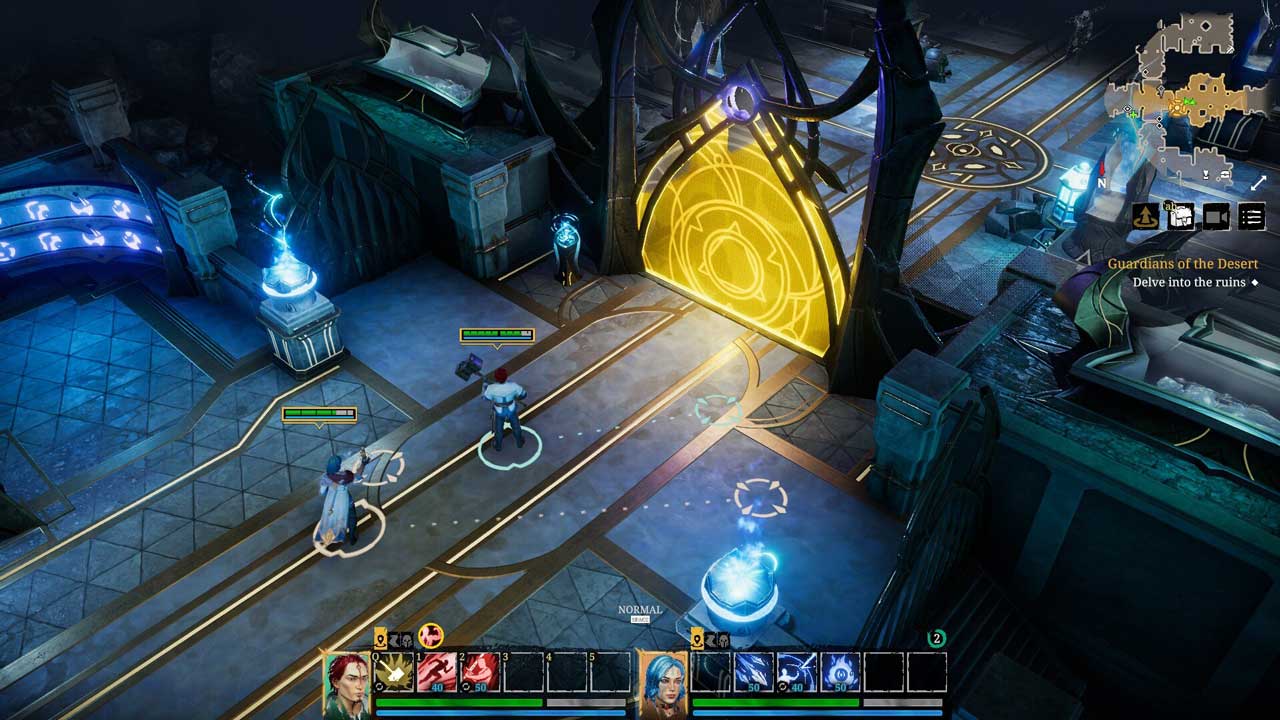Click the rotating arrow button below minimap
The width and height of the screenshot is (1280, 720).
1146,216
